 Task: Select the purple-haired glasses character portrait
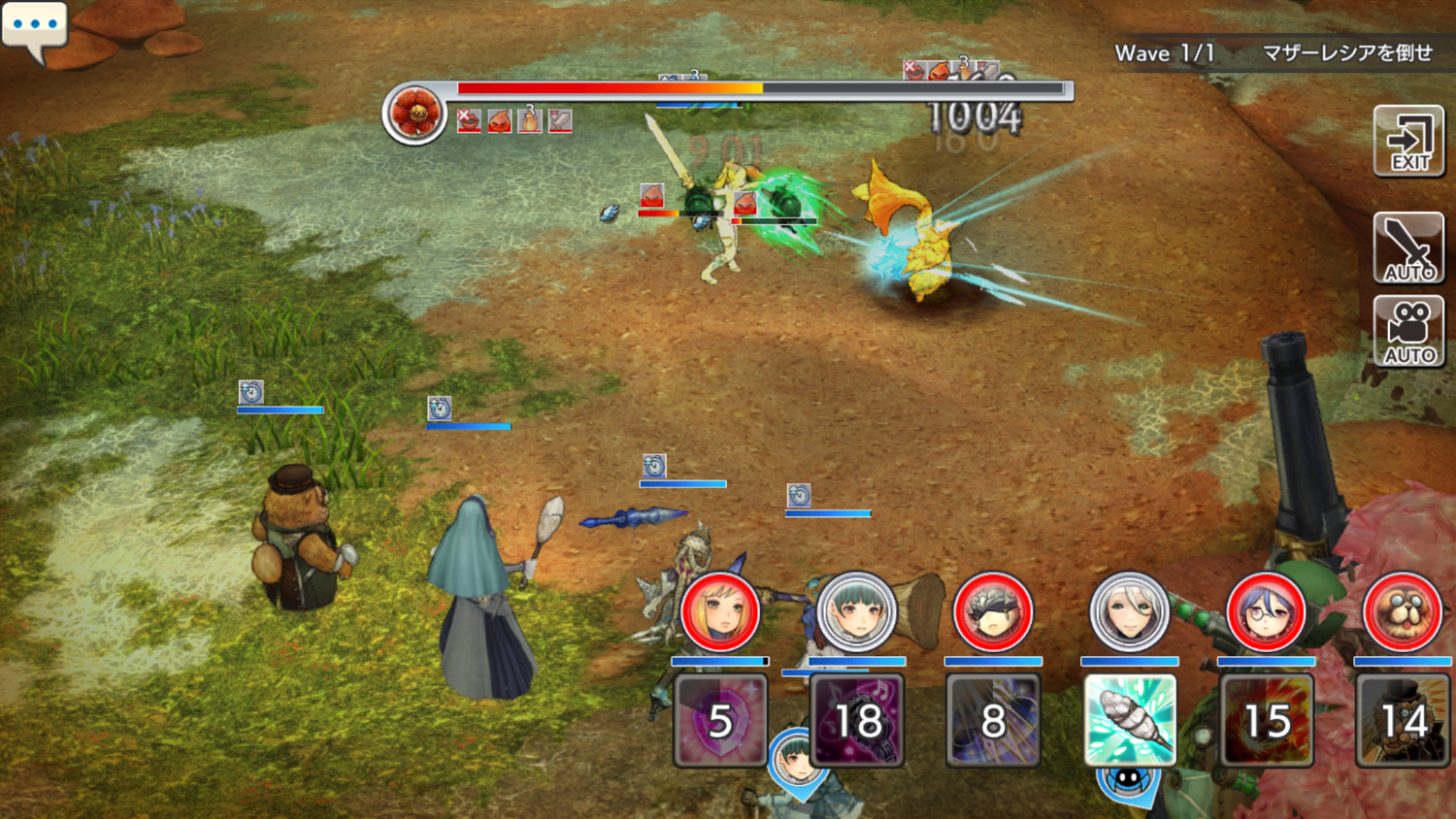tap(1266, 612)
